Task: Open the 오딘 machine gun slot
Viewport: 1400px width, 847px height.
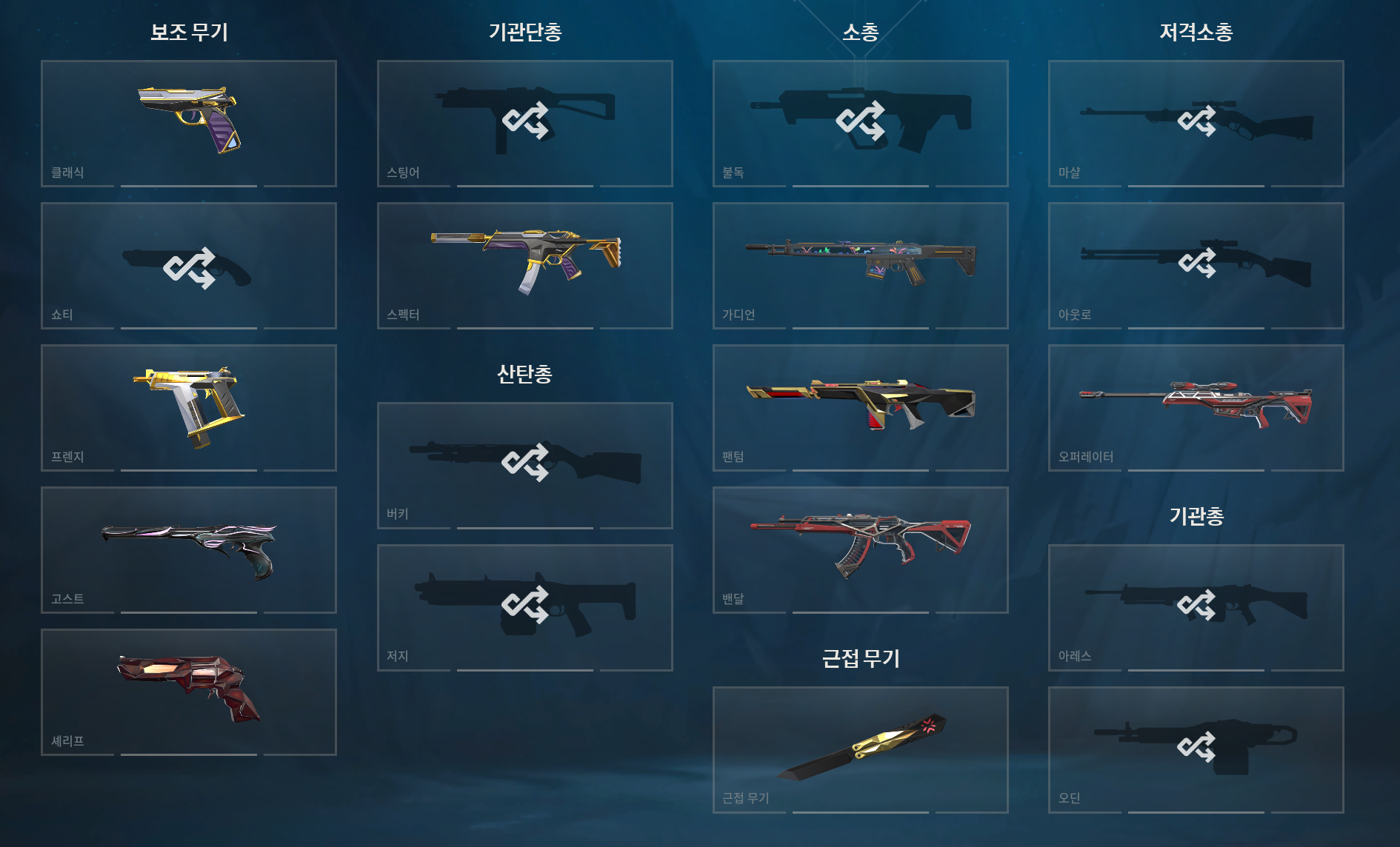Action: click(1196, 749)
